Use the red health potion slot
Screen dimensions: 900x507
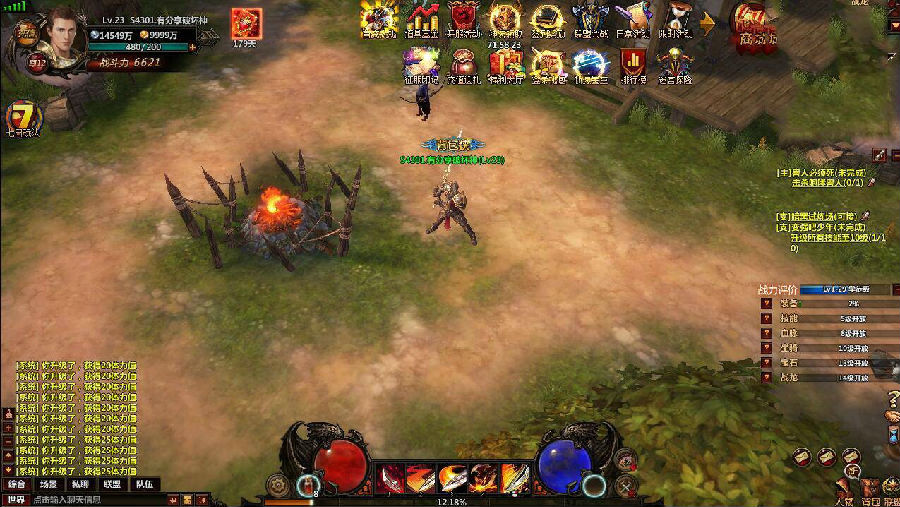tap(307, 487)
